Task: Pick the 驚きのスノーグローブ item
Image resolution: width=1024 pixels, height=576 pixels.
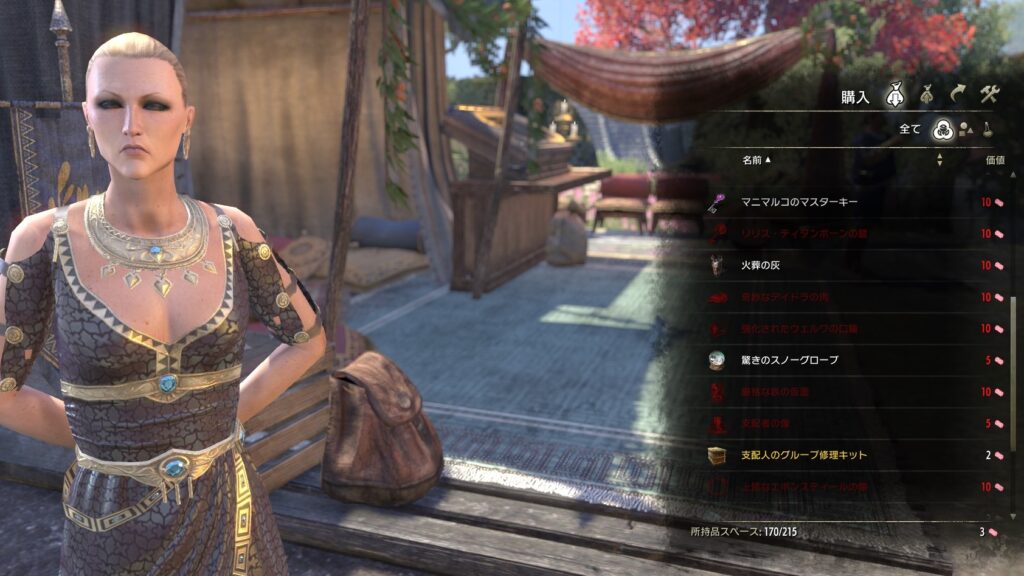Action: (x=790, y=360)
